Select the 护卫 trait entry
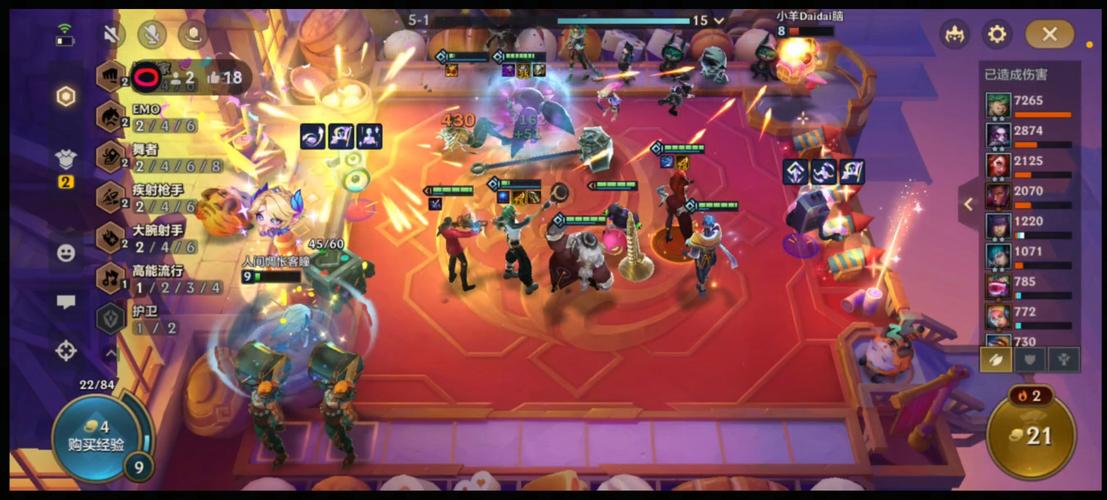Image resolution: width=1107 pixels, height=500 pixels. coord(140,319)
